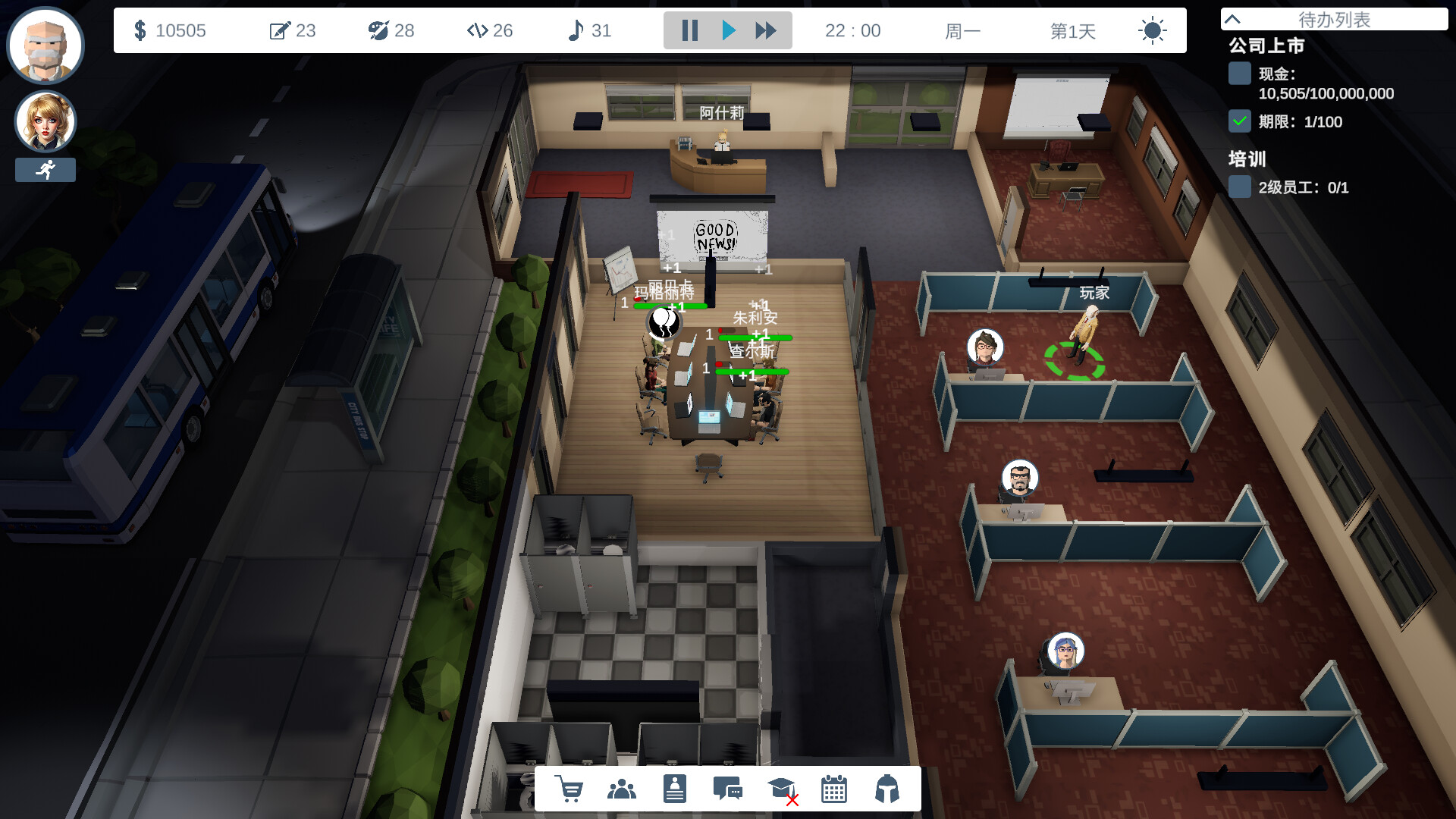This screenshot has height=819, width=1456.
Task: Click the balloon bubble over meeting table
Action: coord(664,322)
